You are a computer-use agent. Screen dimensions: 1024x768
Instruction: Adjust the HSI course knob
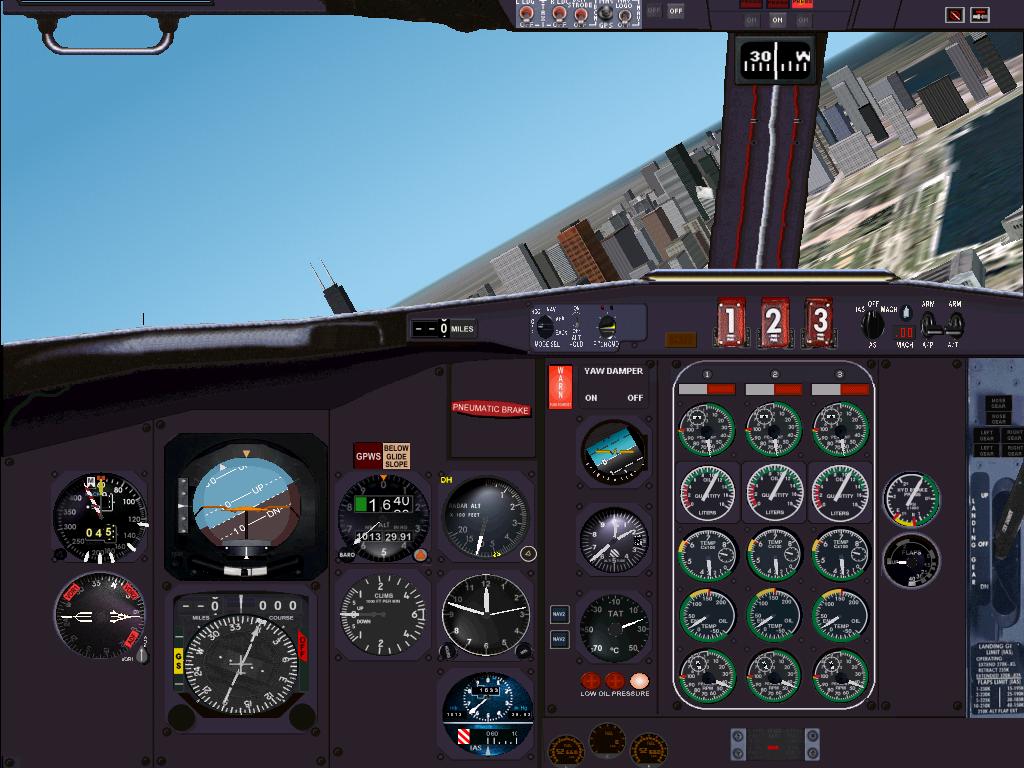click(300, 716)
